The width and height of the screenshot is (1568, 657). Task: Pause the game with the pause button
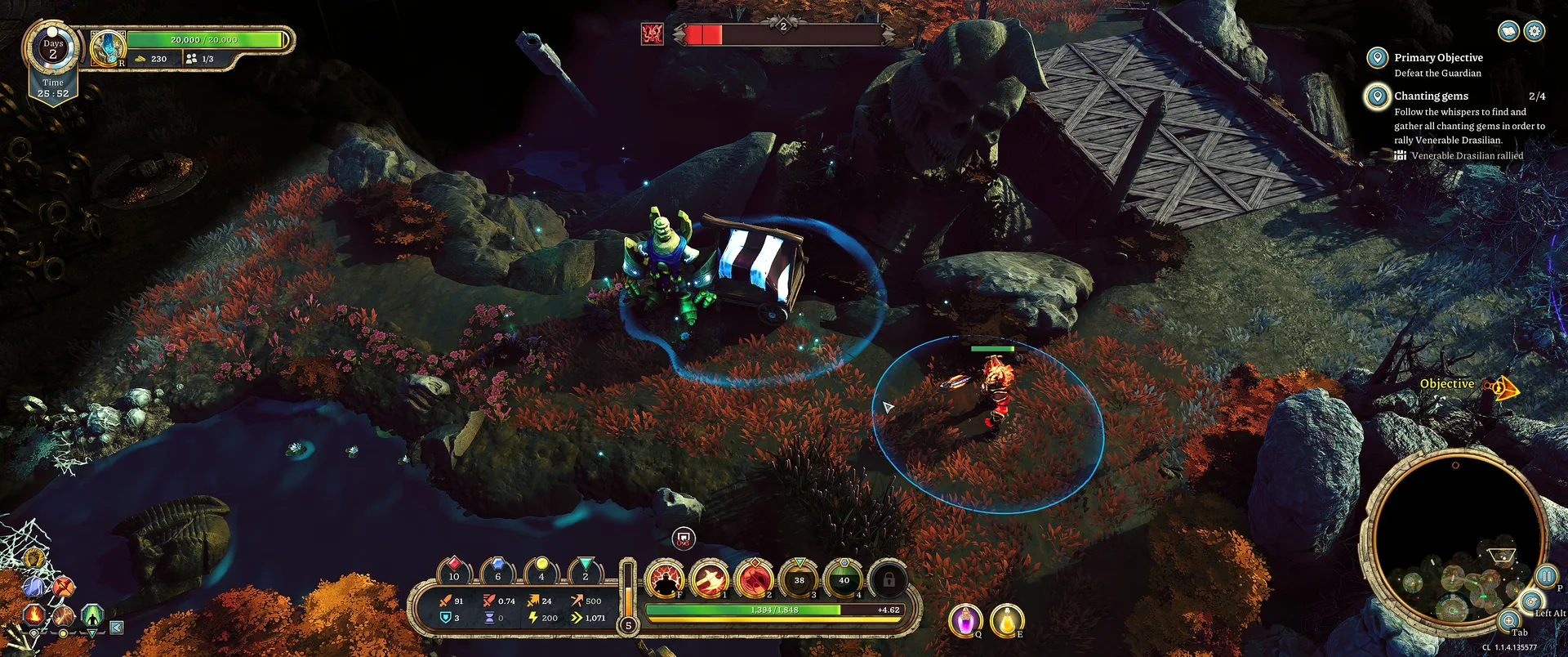tap(1546, 575)
